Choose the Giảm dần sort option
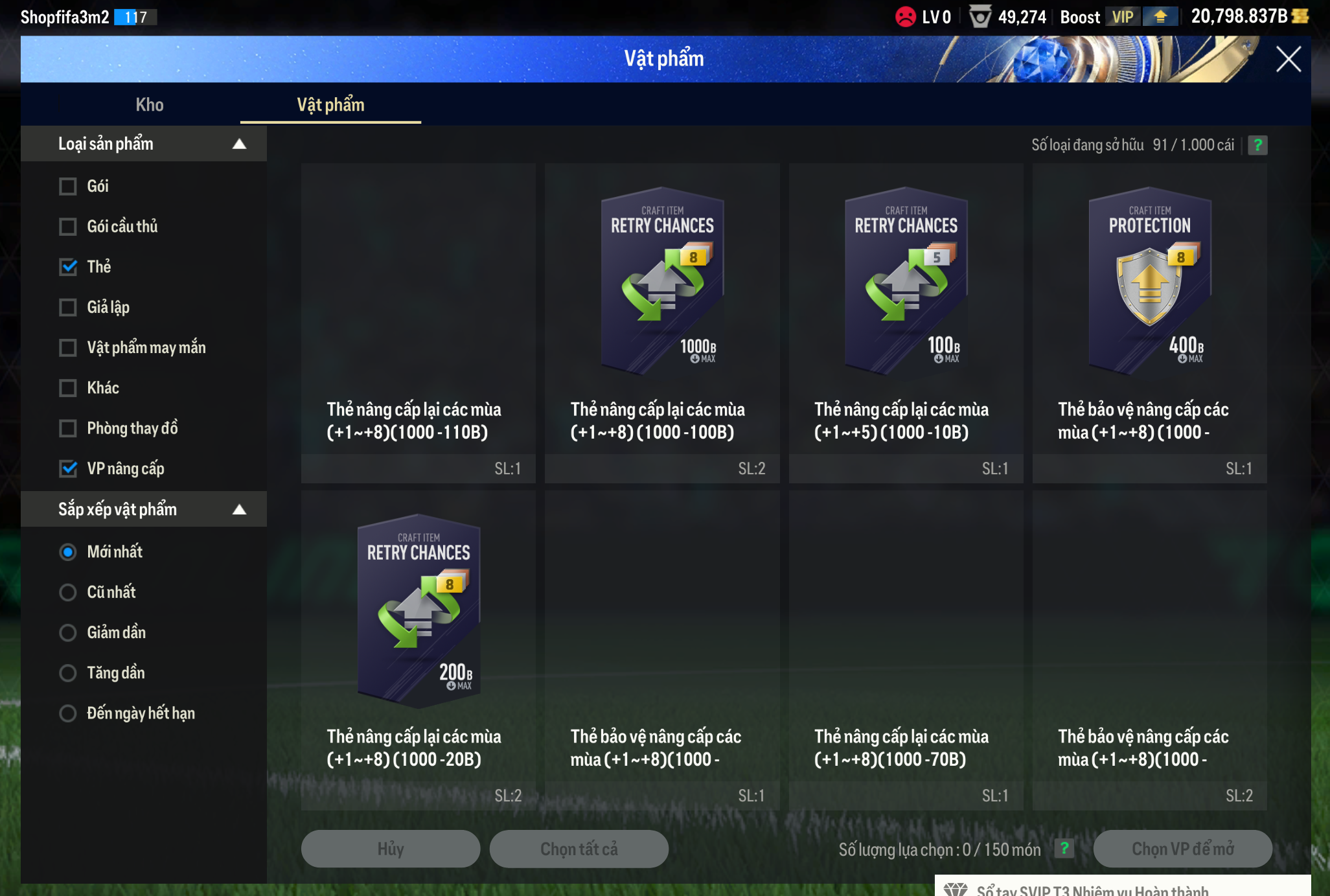 [68, 632]
